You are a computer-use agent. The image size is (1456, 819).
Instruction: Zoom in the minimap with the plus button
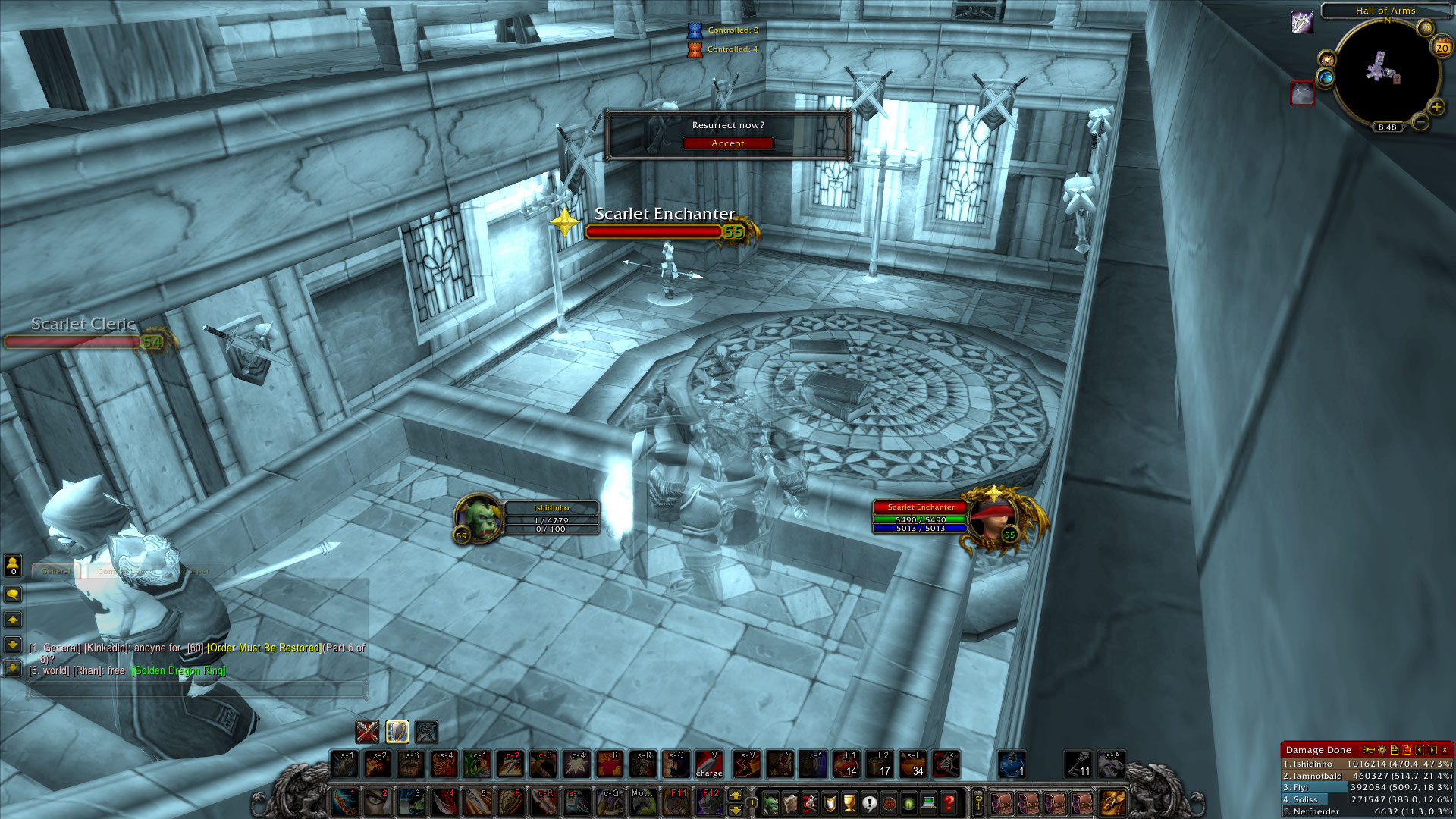pyautogui.click(x=1436, y=106)
